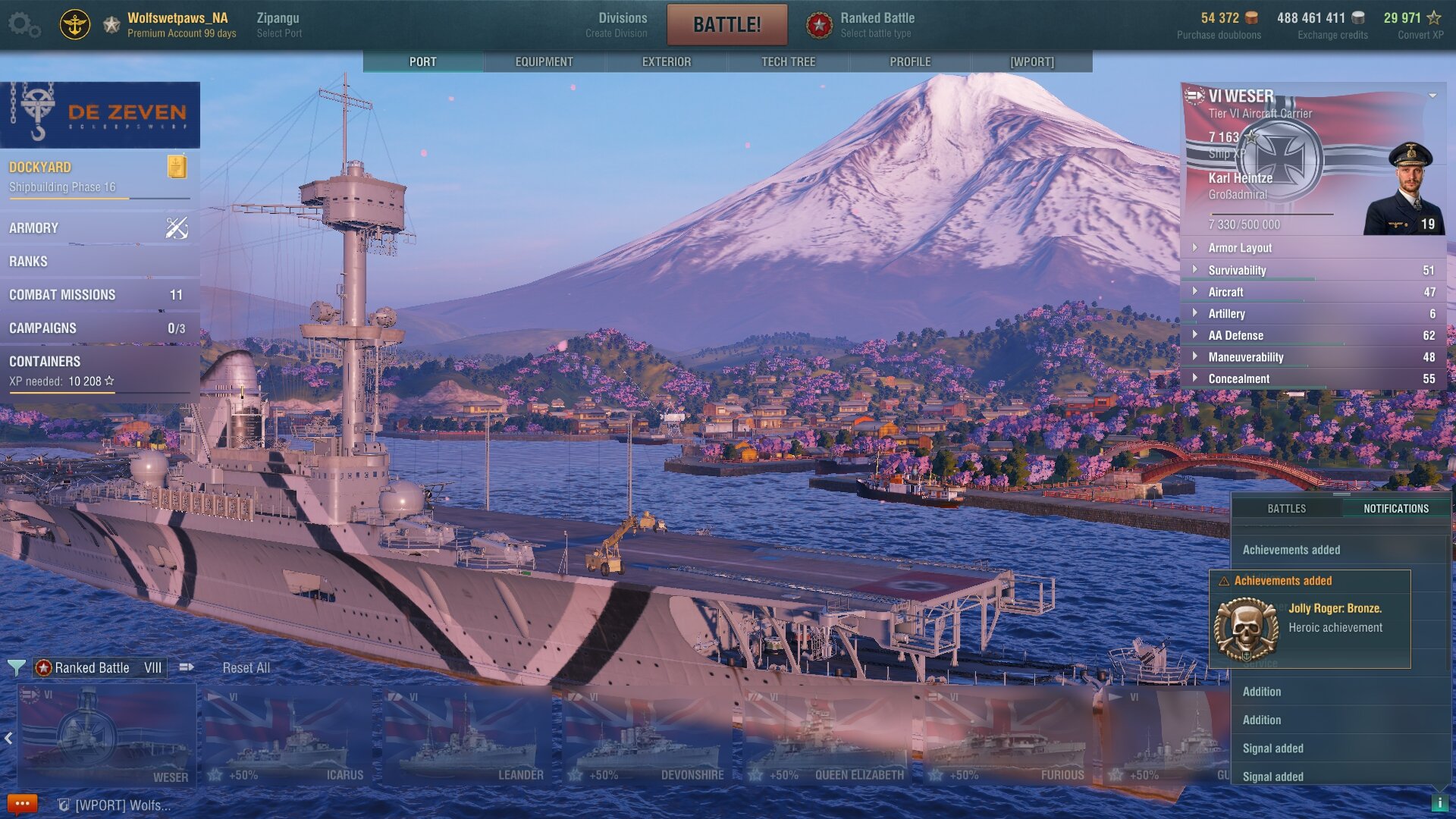Open the Armory
Screen dimensions: 1456x819
click(x=99, y=227)
